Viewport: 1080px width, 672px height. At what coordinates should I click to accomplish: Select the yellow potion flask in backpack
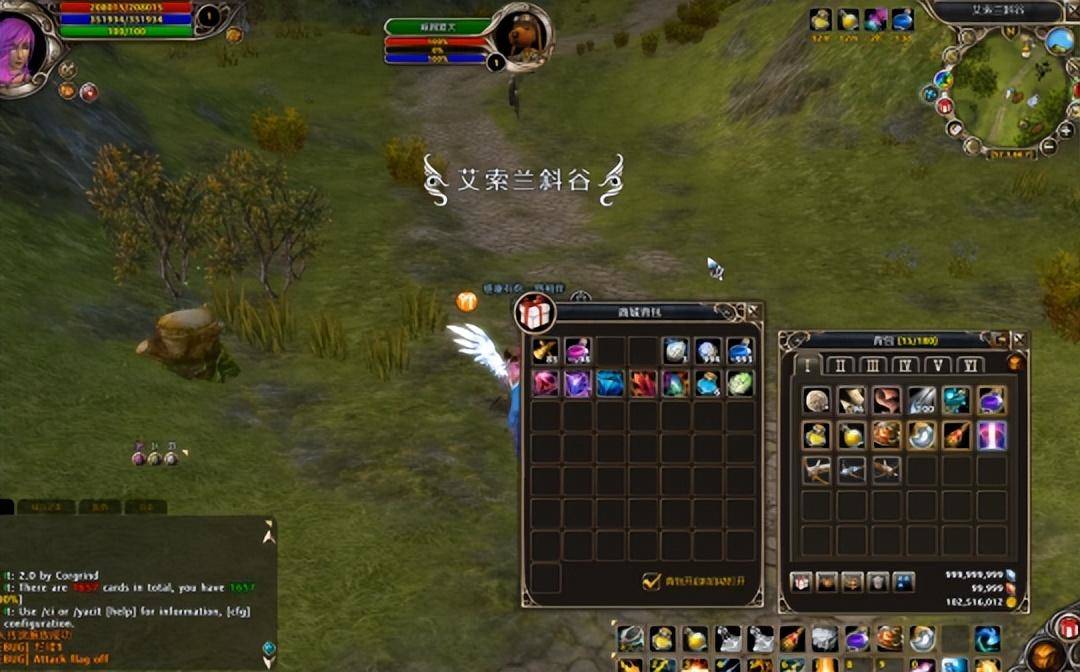(817, 435)
